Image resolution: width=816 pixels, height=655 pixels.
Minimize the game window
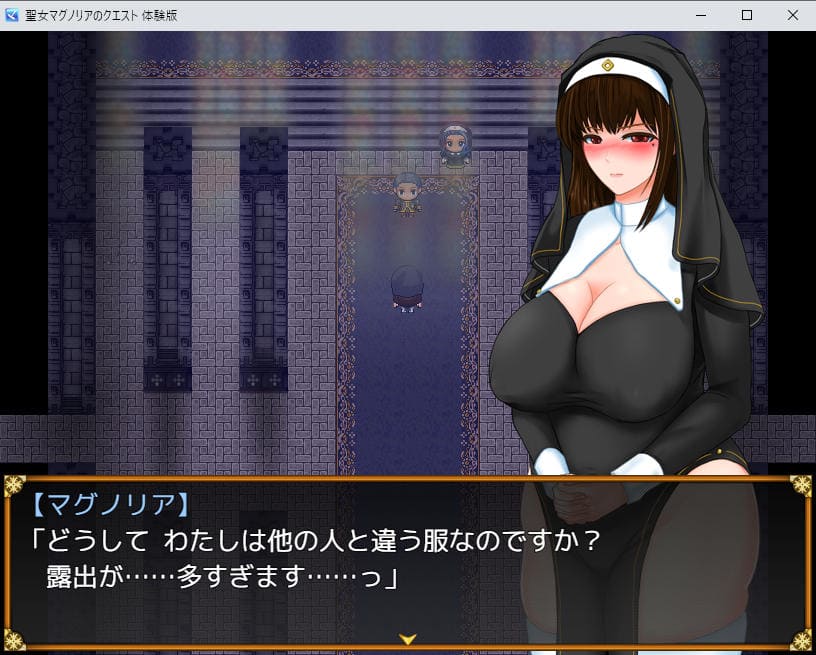pyautogui.click(x=701, y=15)
